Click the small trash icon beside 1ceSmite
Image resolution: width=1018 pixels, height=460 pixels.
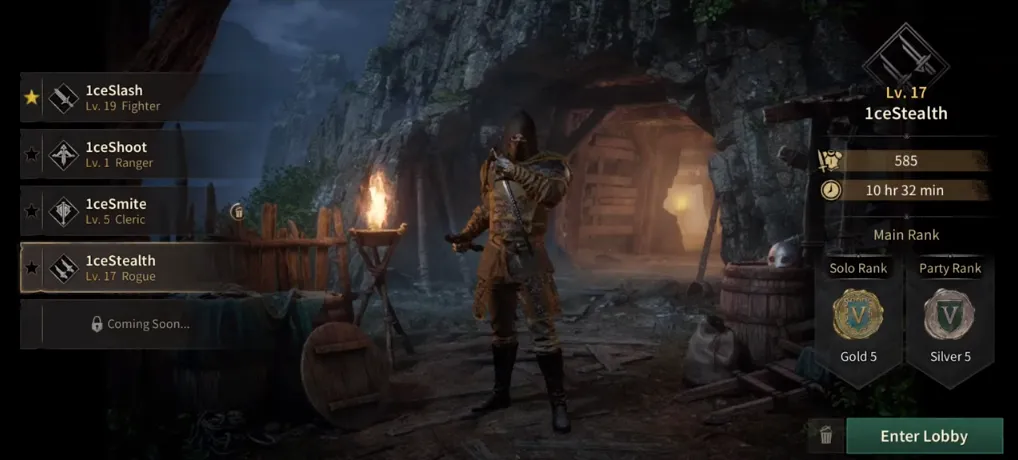[x=237, y=212]
